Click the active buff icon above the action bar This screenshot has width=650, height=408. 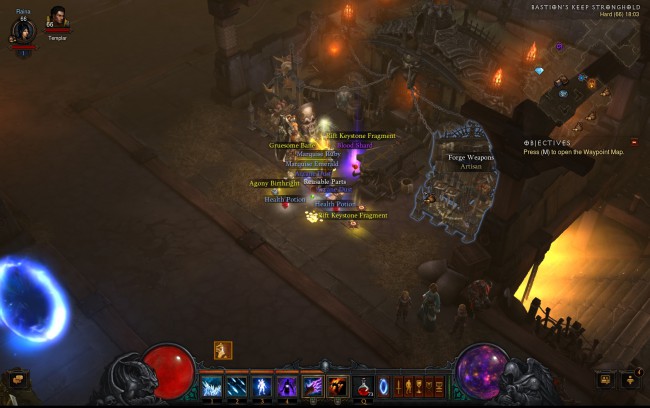223,350
